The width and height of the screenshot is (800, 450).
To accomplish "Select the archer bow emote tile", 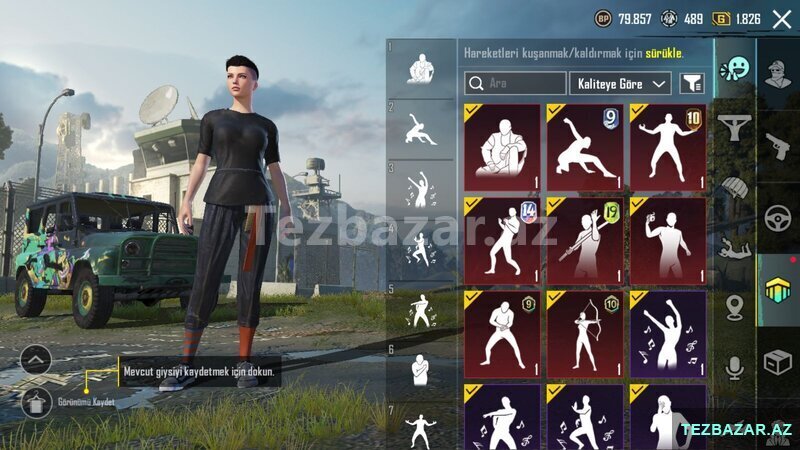I will (585, 334).
